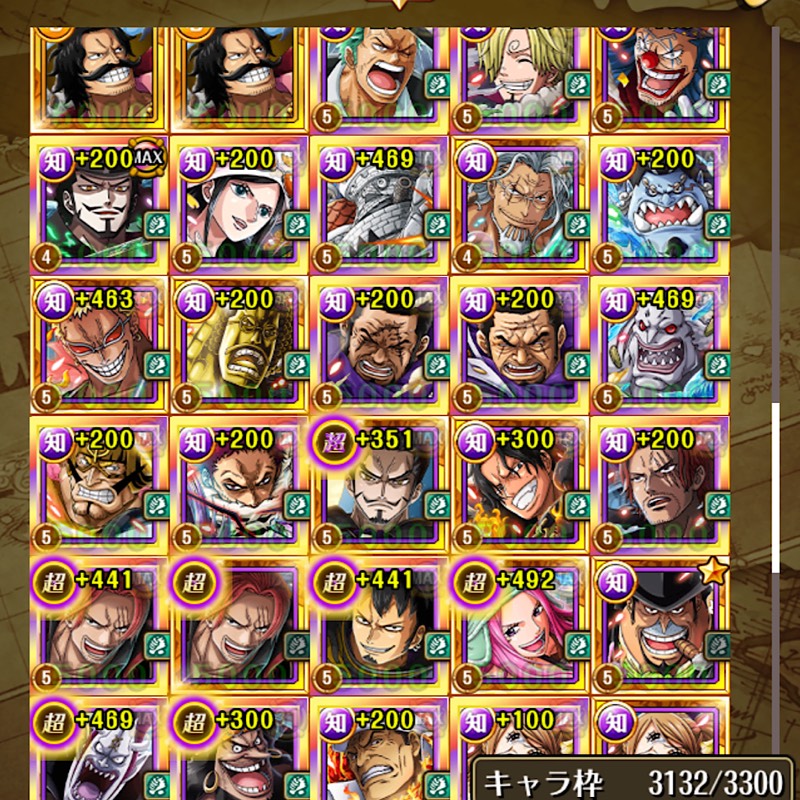The width and height of the screenshot is (800, 800).
Task: Pick the top-hat character with a star badge
Action: 660,625
